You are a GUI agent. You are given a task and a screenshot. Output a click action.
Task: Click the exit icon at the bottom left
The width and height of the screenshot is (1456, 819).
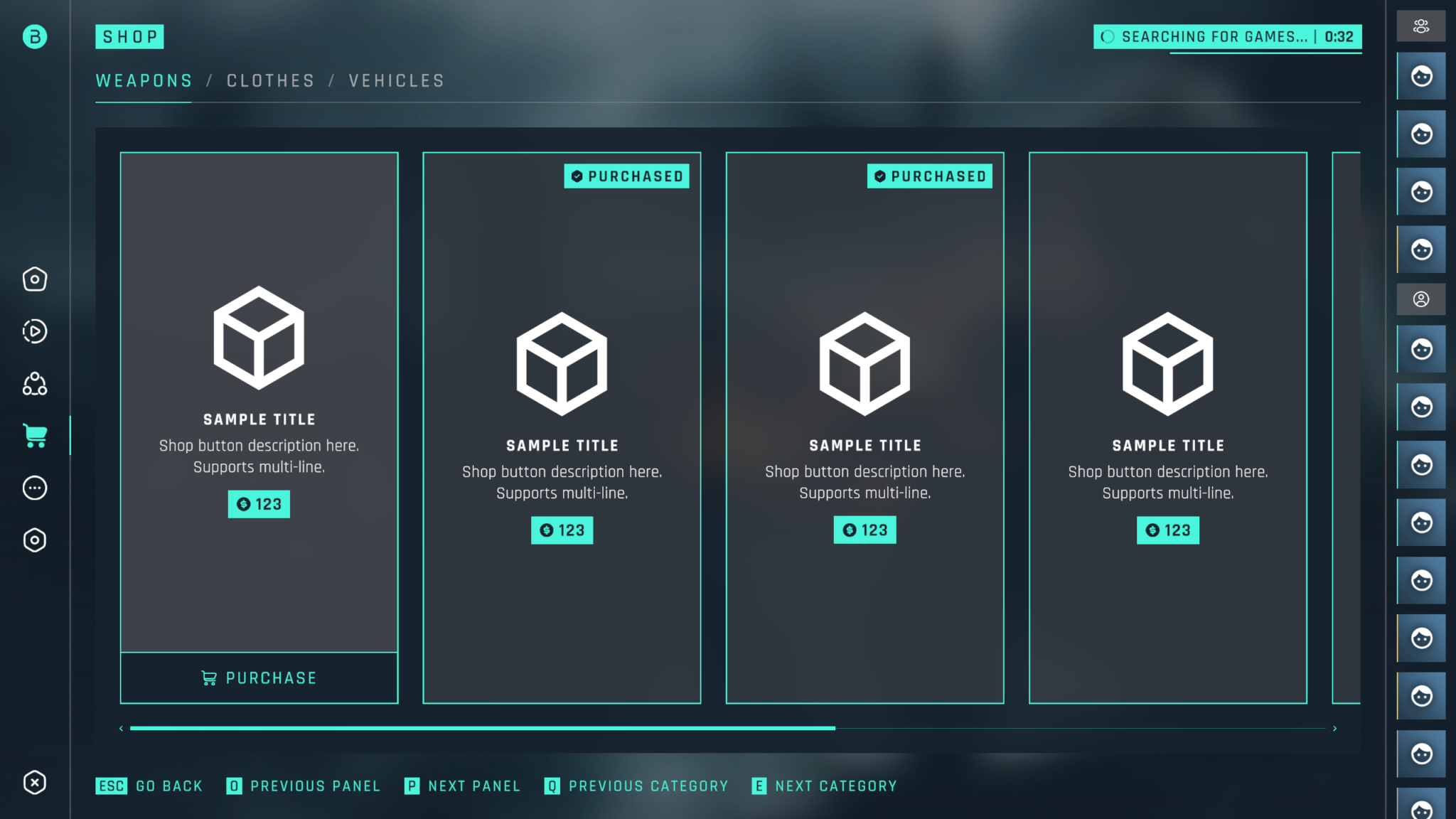click(x=34, y=783)
